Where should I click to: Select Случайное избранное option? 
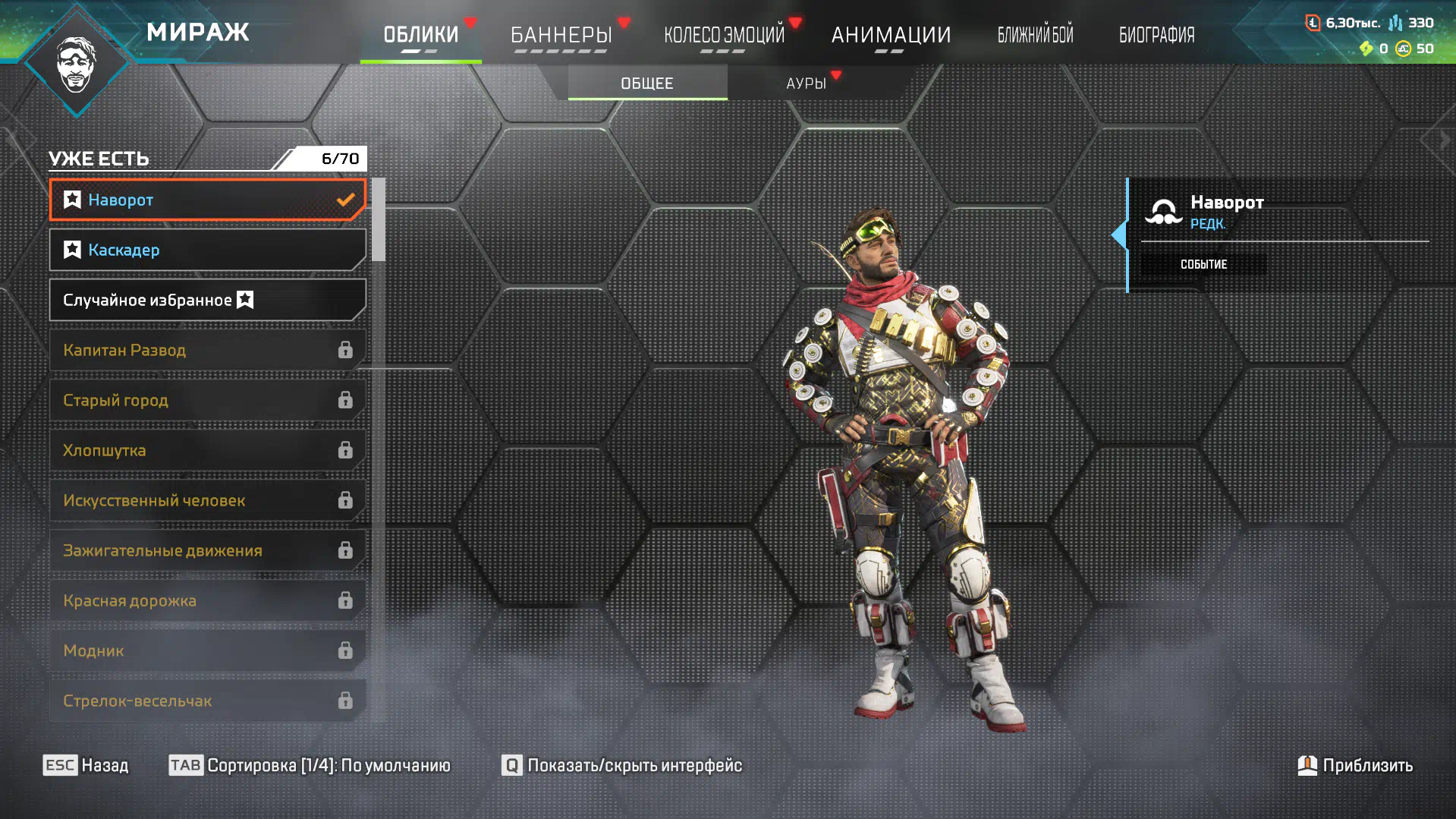(207, 300)
